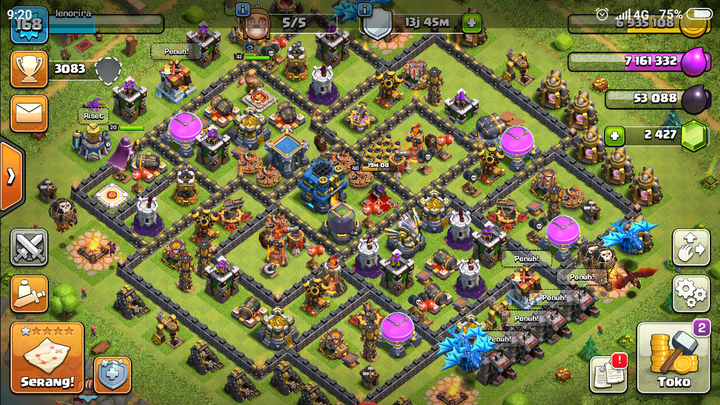Open the settings gears button
Screen dimensions: 720x405
pyautogui.click(x=690, y=292)
